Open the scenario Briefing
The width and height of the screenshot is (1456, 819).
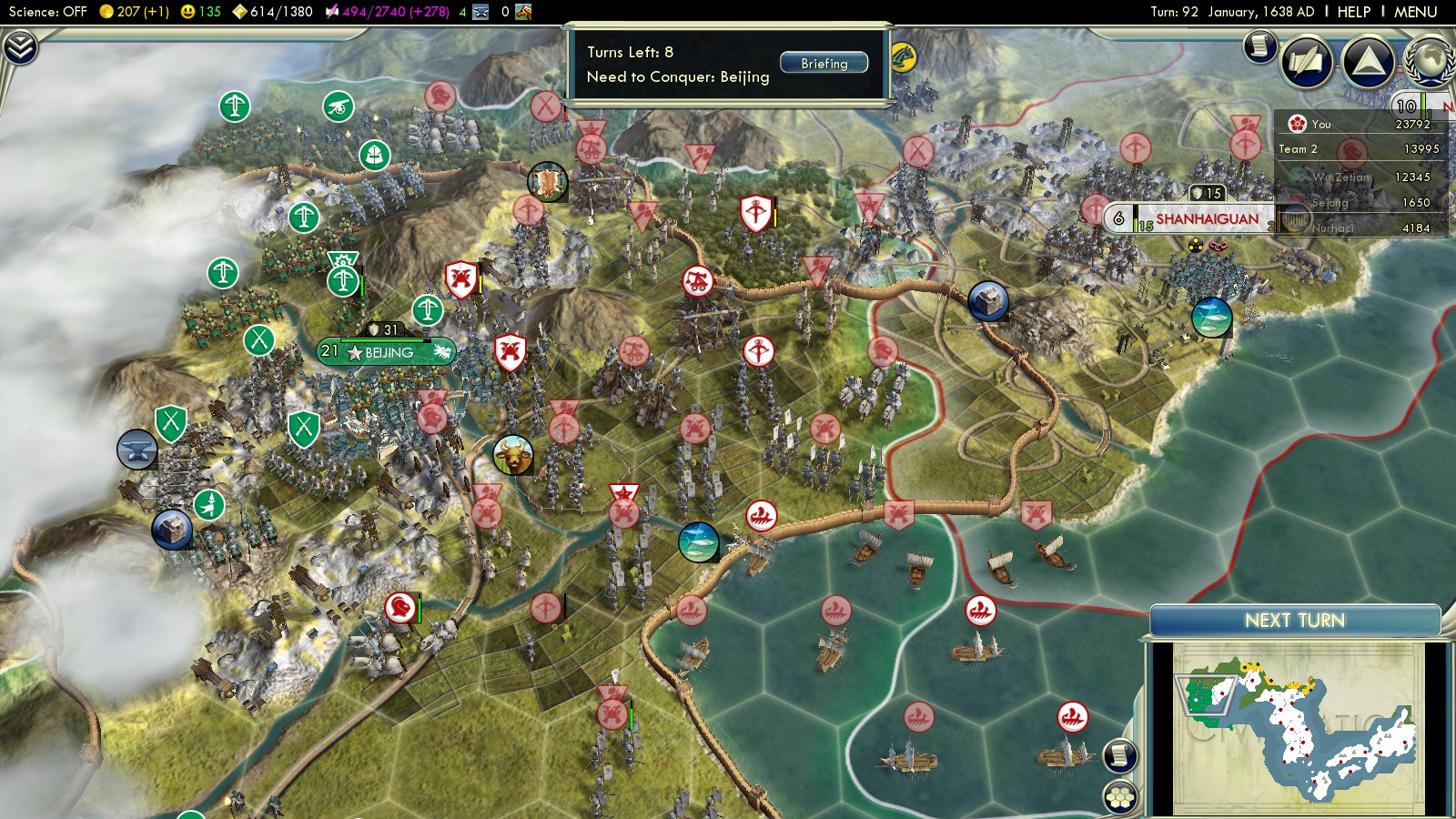824,64
